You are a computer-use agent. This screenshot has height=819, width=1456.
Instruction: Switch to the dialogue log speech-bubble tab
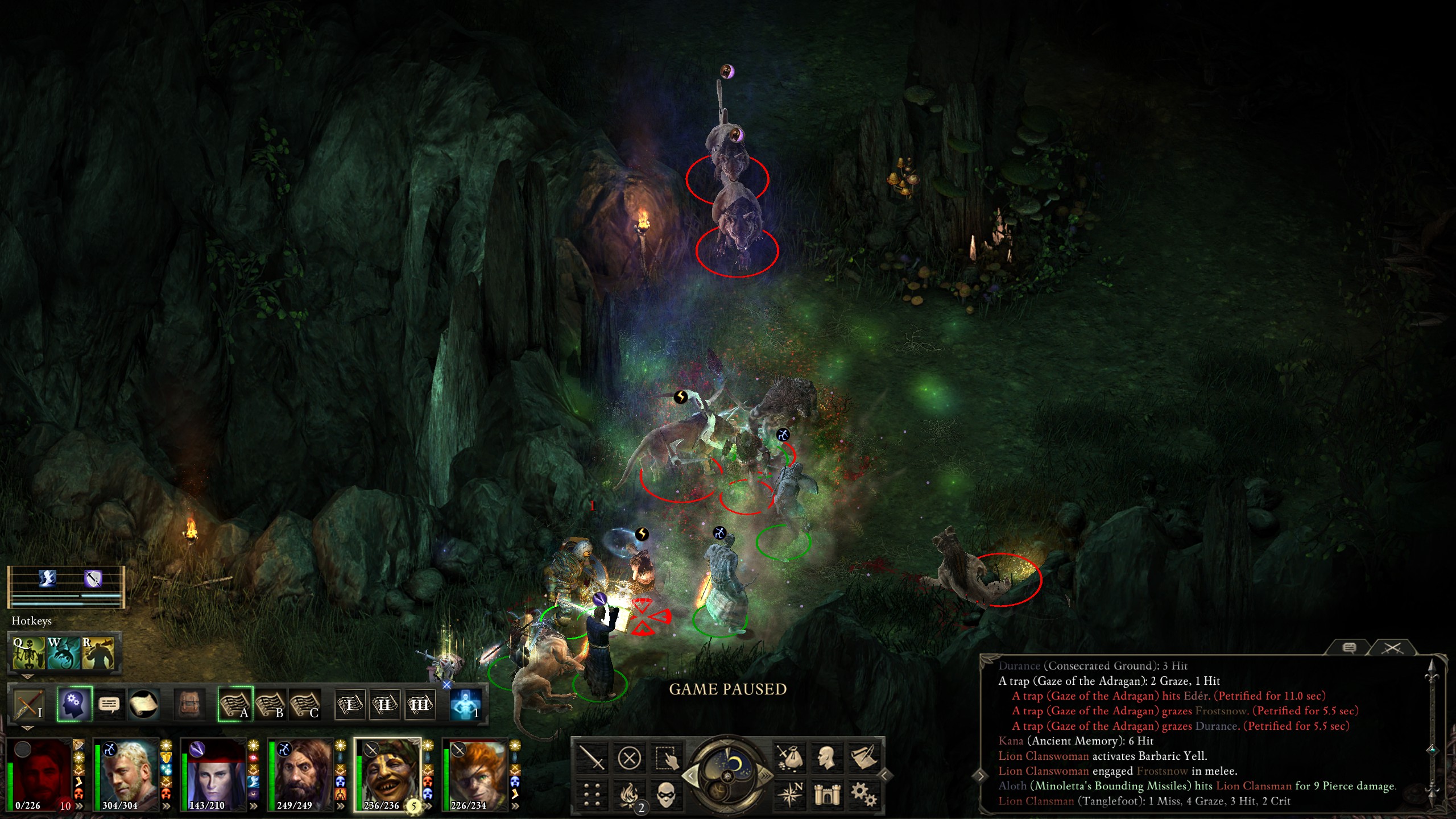pos(1349,648)
